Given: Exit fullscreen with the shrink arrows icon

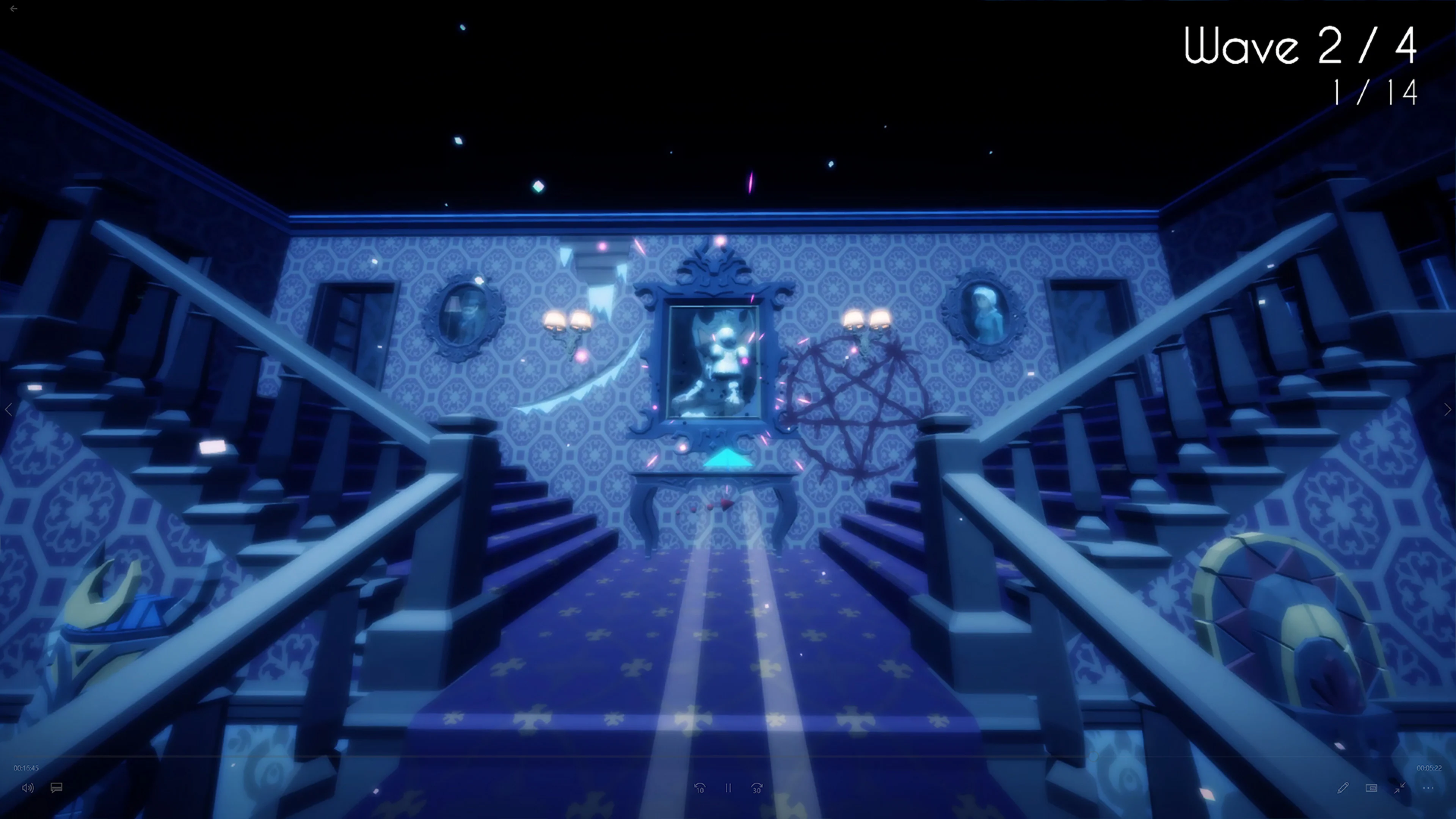Looking at the screenshot, I should tap(1399, 789).
